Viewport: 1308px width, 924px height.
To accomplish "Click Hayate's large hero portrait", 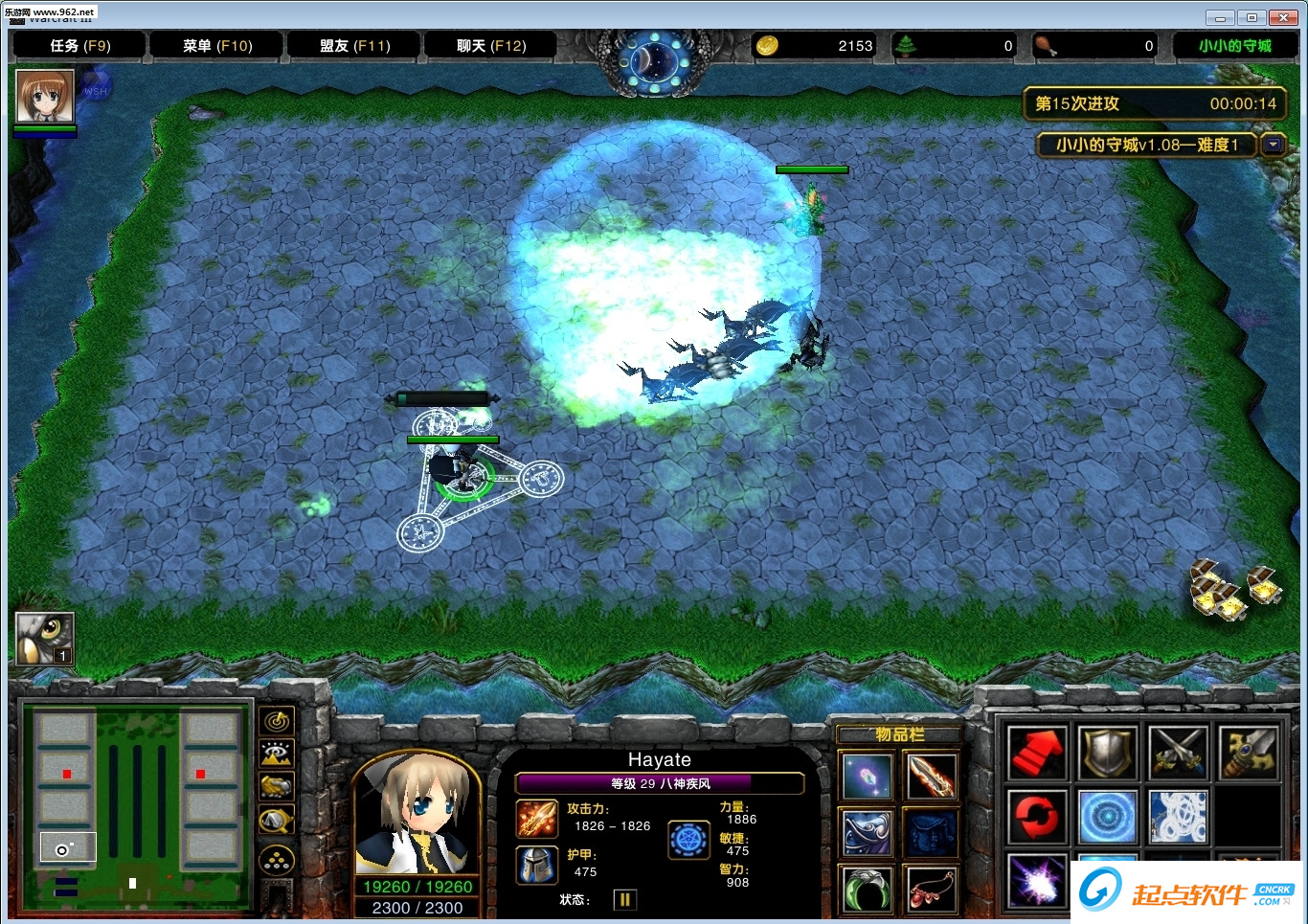I will click(x=417, y=814).
